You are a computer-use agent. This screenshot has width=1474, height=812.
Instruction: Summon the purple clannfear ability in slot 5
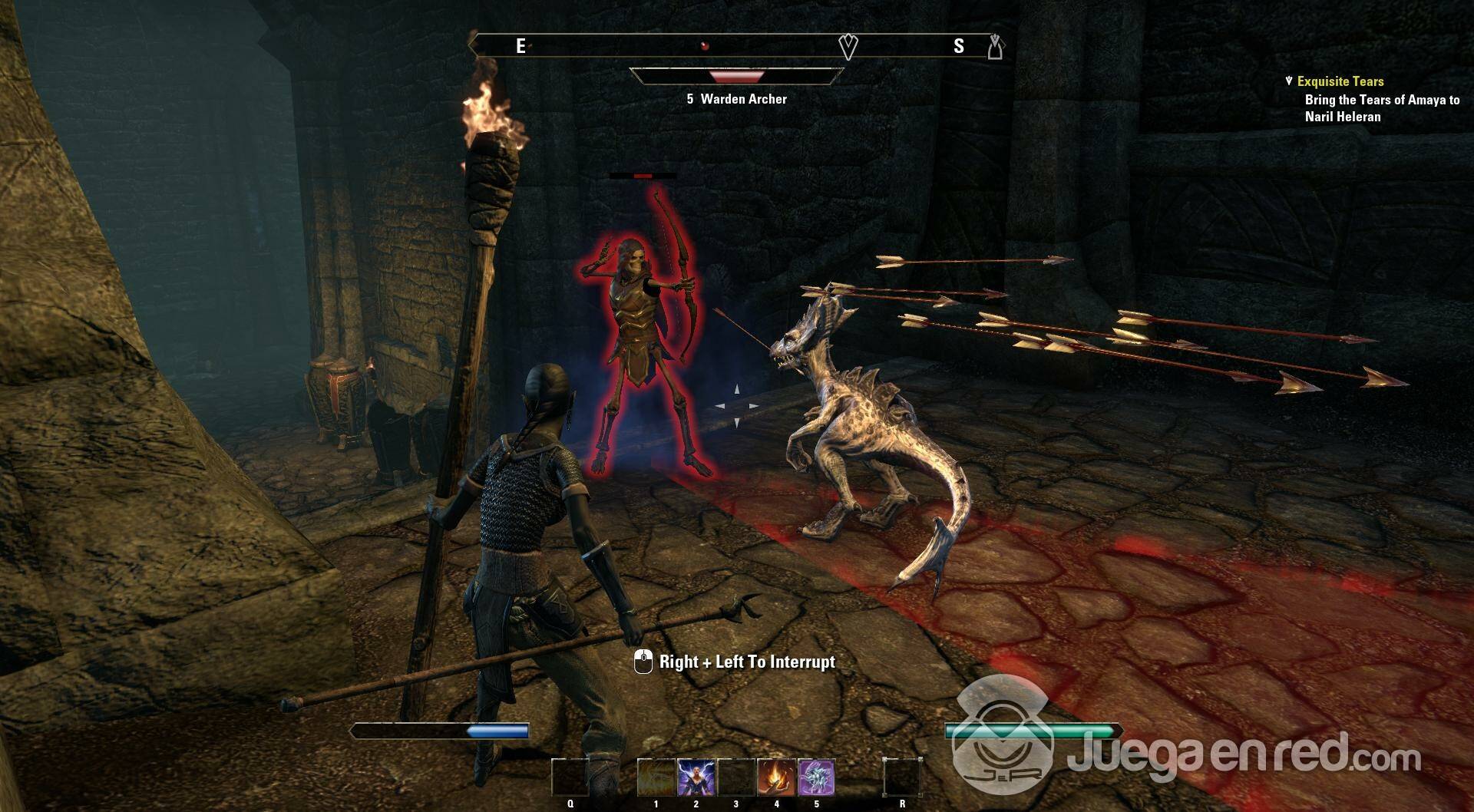pyautogui.click(x=816, y=777)
